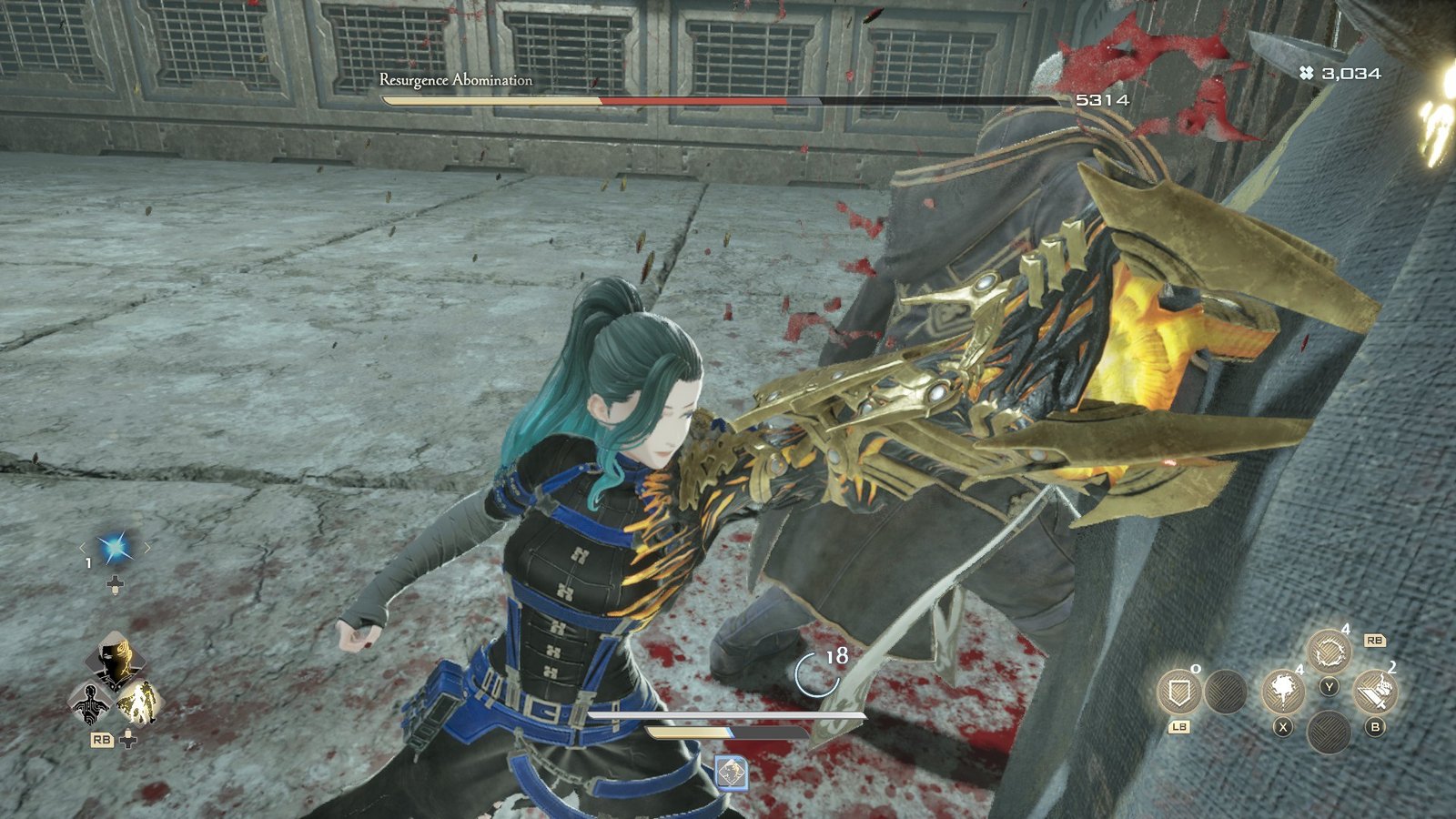Click the d-pad icon below the crystal item
This screenshot has width=1456, height=819.
click(x=115, y=584)
